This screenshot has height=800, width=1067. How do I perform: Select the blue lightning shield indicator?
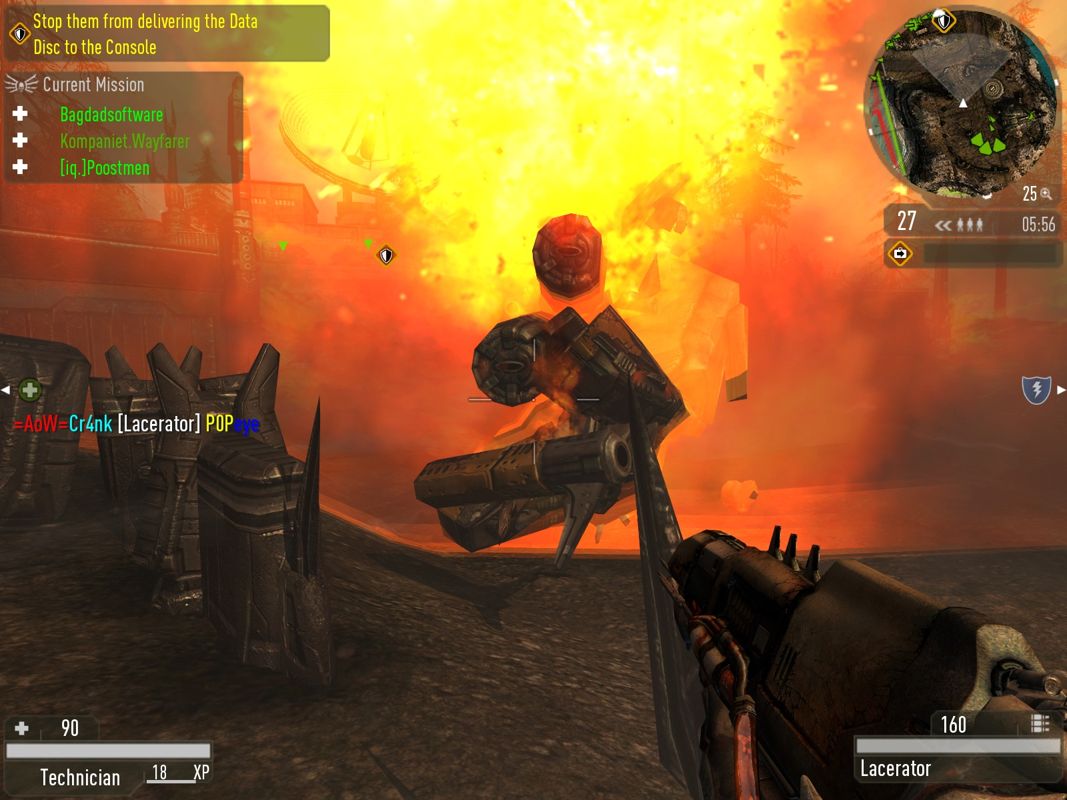pyautogui.click(x=1036, y=390)
